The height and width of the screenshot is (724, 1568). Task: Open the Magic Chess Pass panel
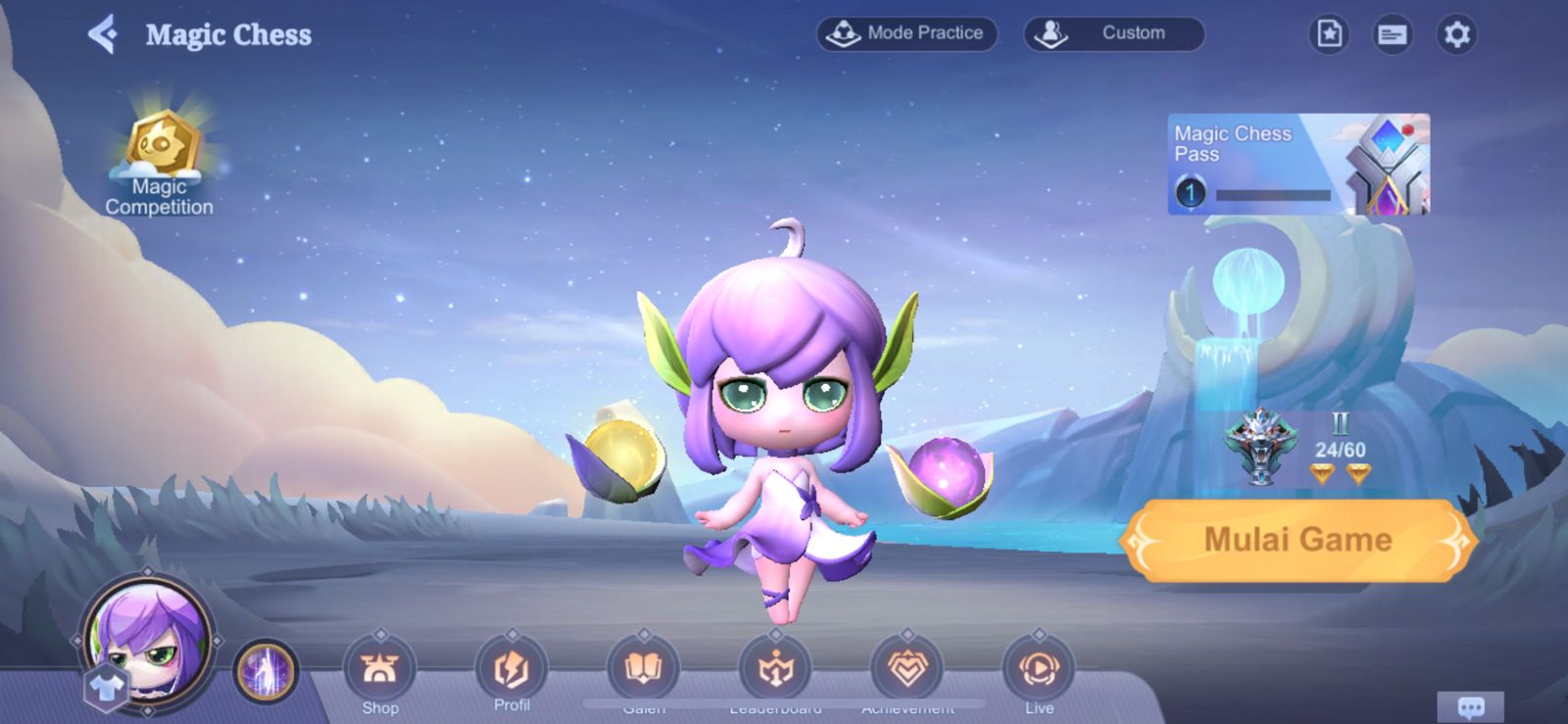1298,164
